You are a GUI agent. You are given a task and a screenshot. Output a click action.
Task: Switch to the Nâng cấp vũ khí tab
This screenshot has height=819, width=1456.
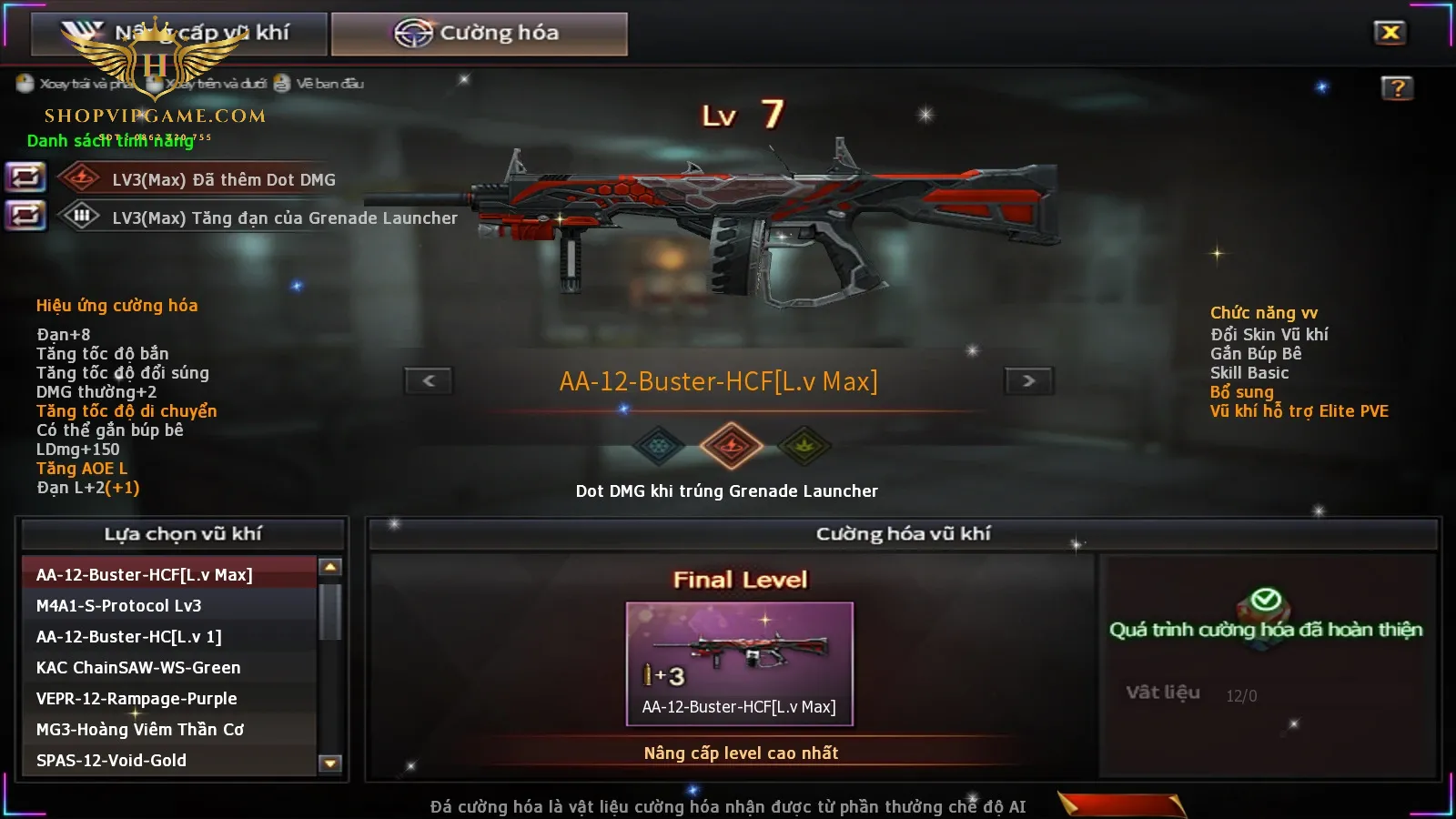click(179, 34)
